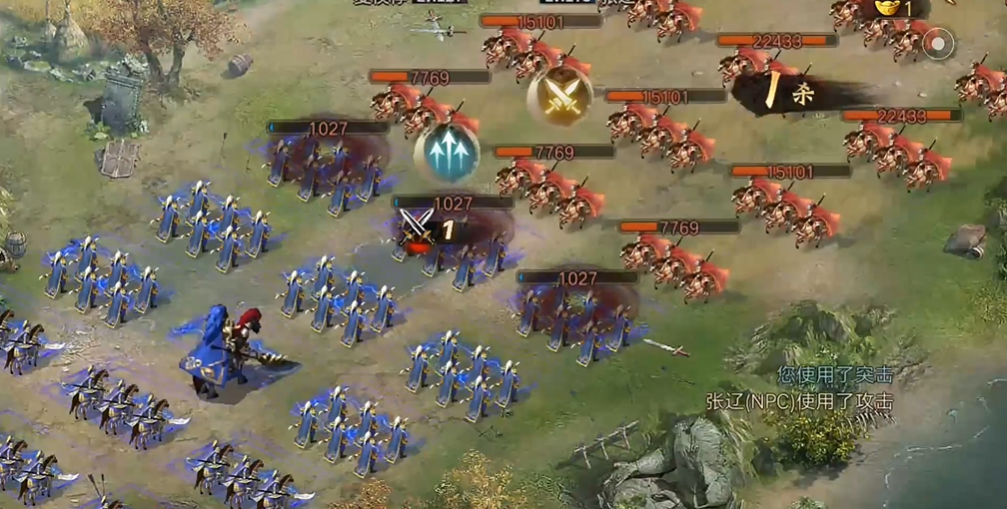Viewport: 1007px width, 509px height.
Task: Tap the white circular record button
Action: 938,43
